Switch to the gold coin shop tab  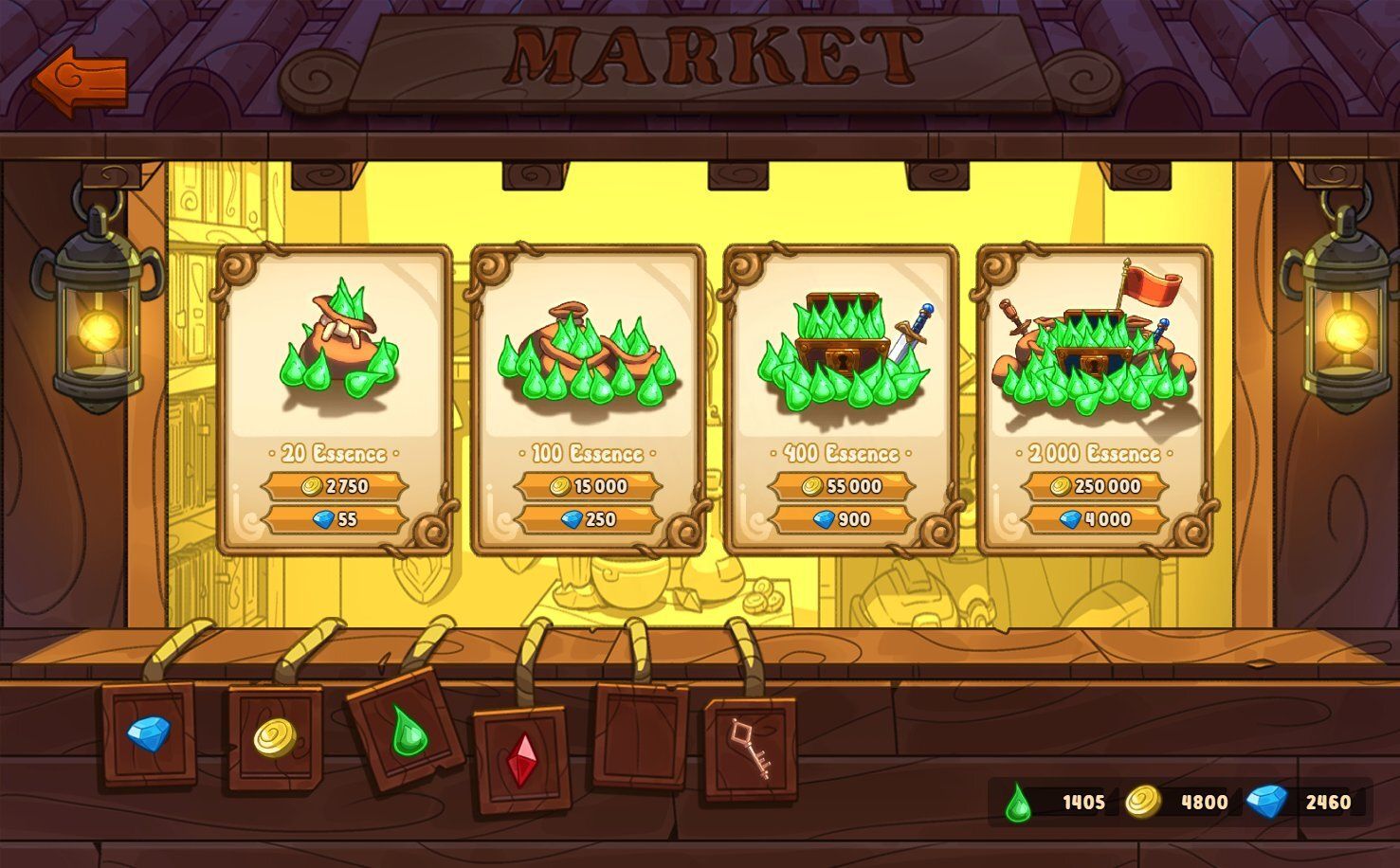[x=275, y=738]
